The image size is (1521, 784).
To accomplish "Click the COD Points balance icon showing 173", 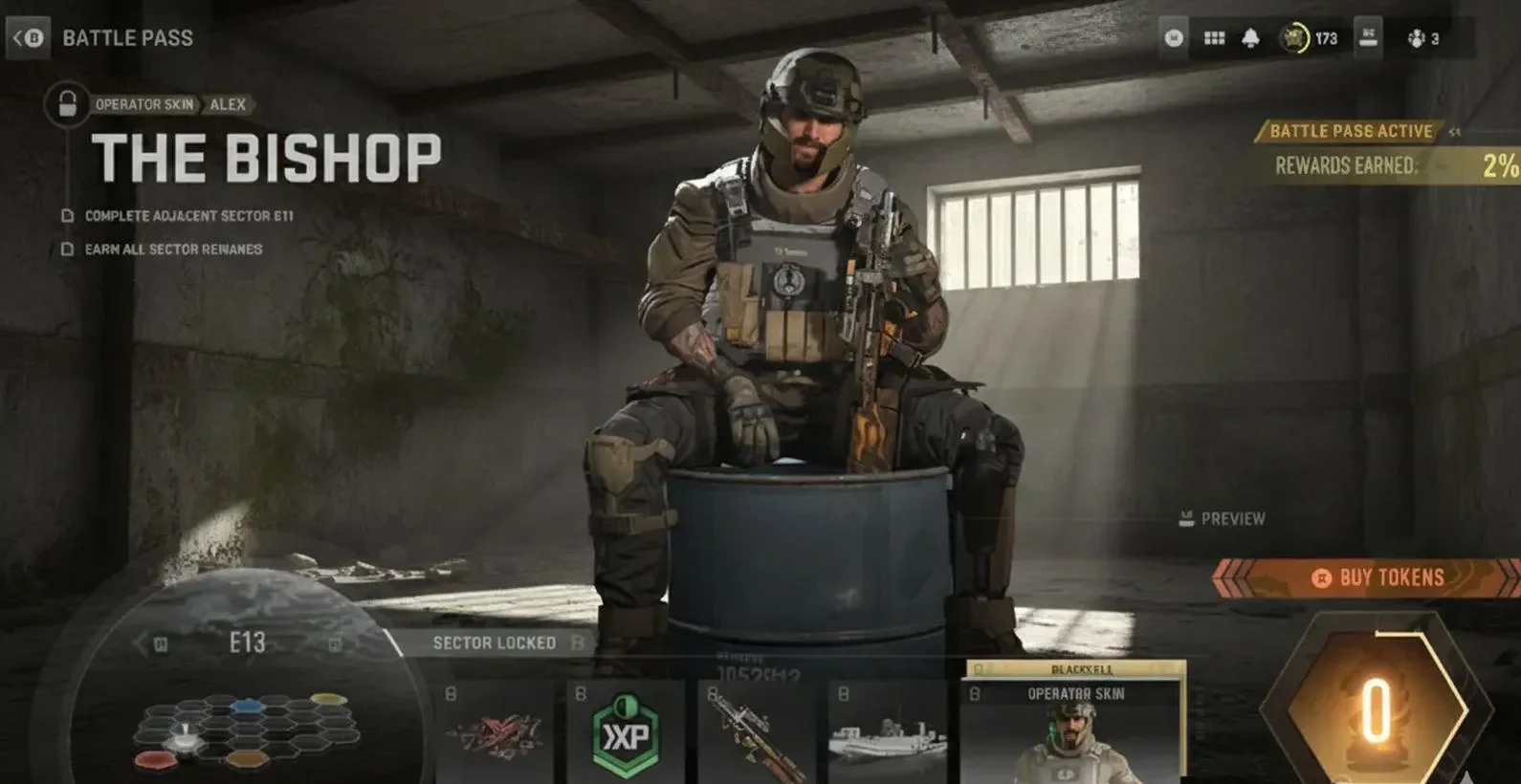I will [1294, 38].
